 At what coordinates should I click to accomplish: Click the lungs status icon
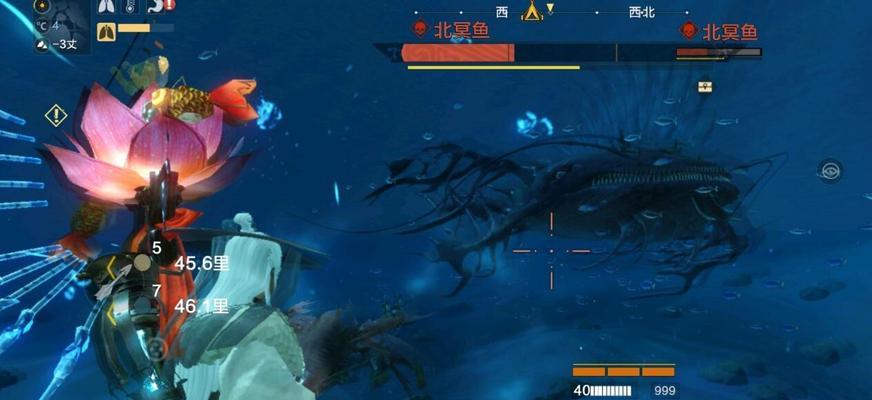[107, 7]
